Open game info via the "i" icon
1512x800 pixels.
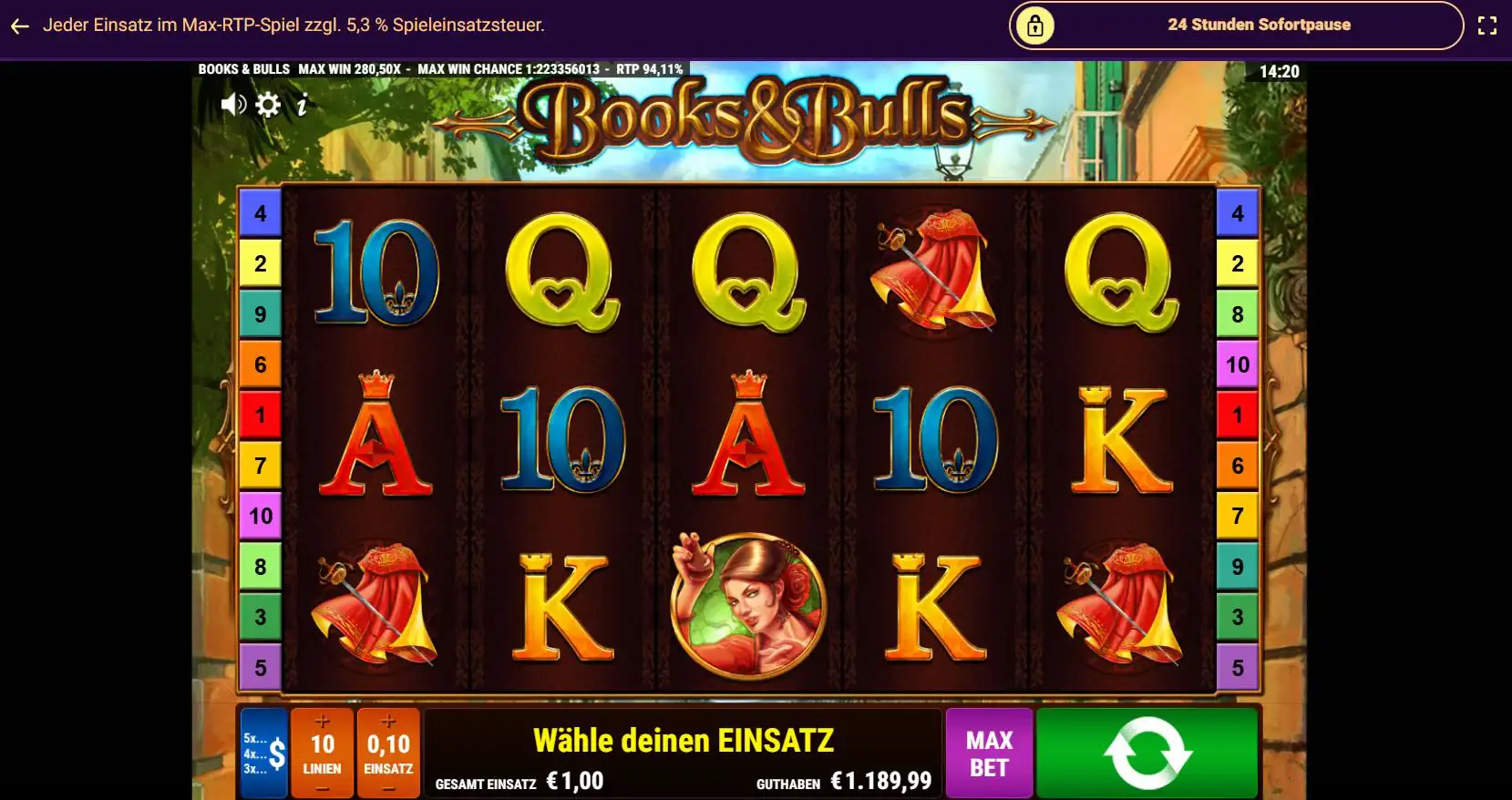302,104
